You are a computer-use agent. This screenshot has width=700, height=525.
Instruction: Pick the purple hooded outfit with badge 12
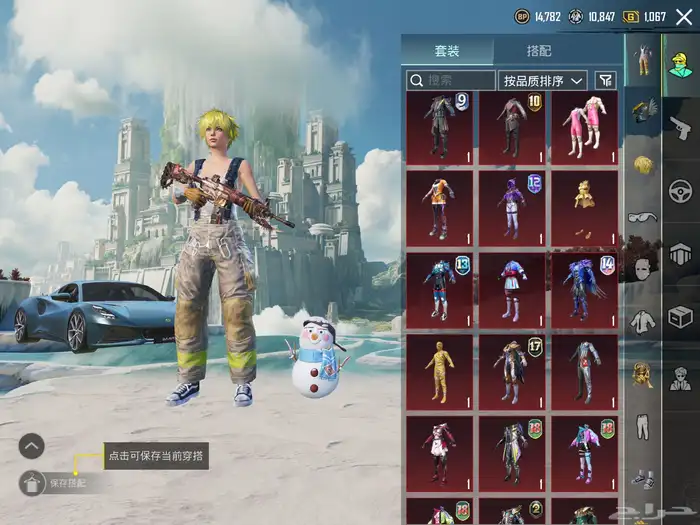(x=512, y=208)
